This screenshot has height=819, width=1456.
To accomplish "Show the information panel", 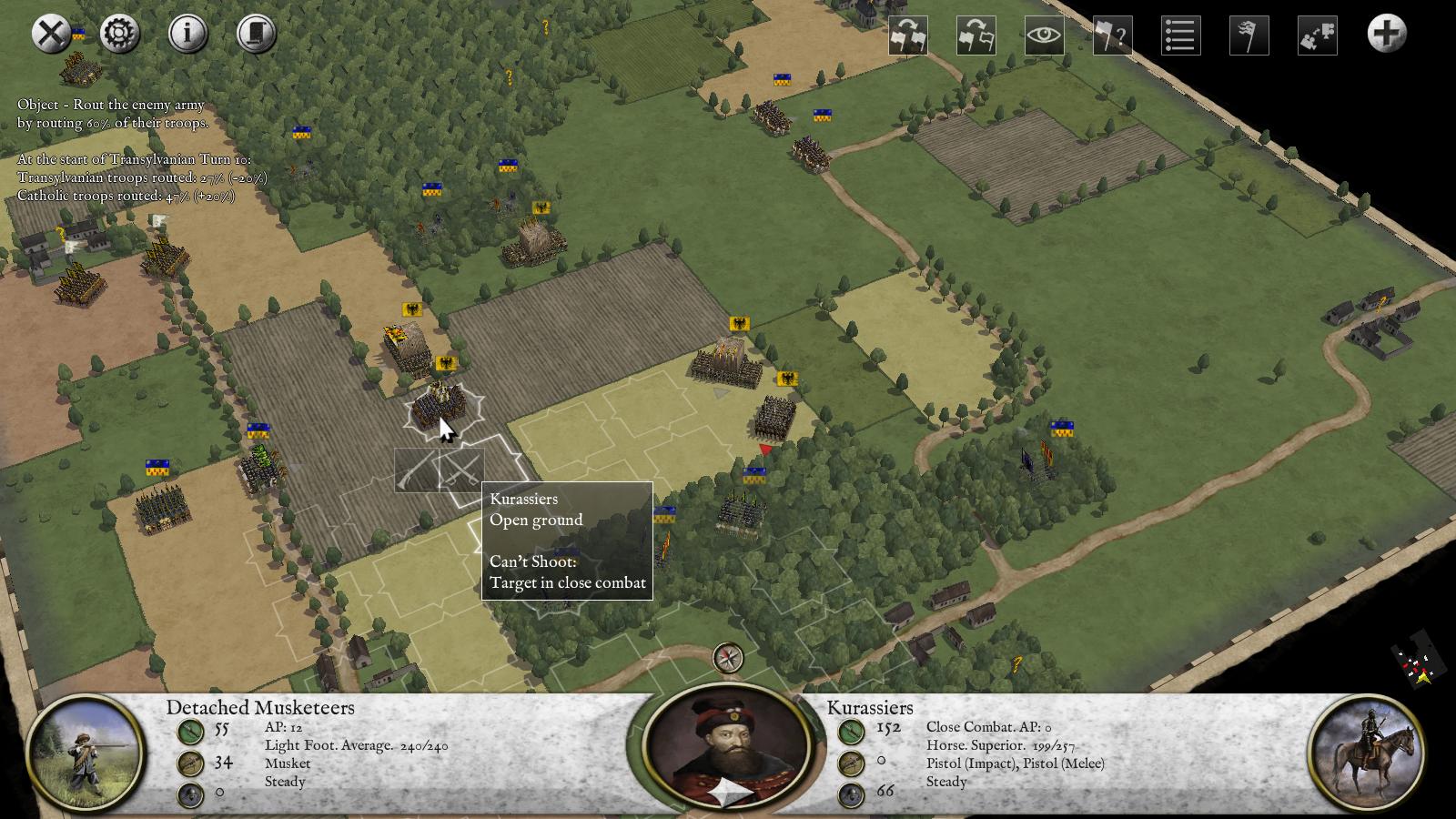I will [x=188, y=35].
